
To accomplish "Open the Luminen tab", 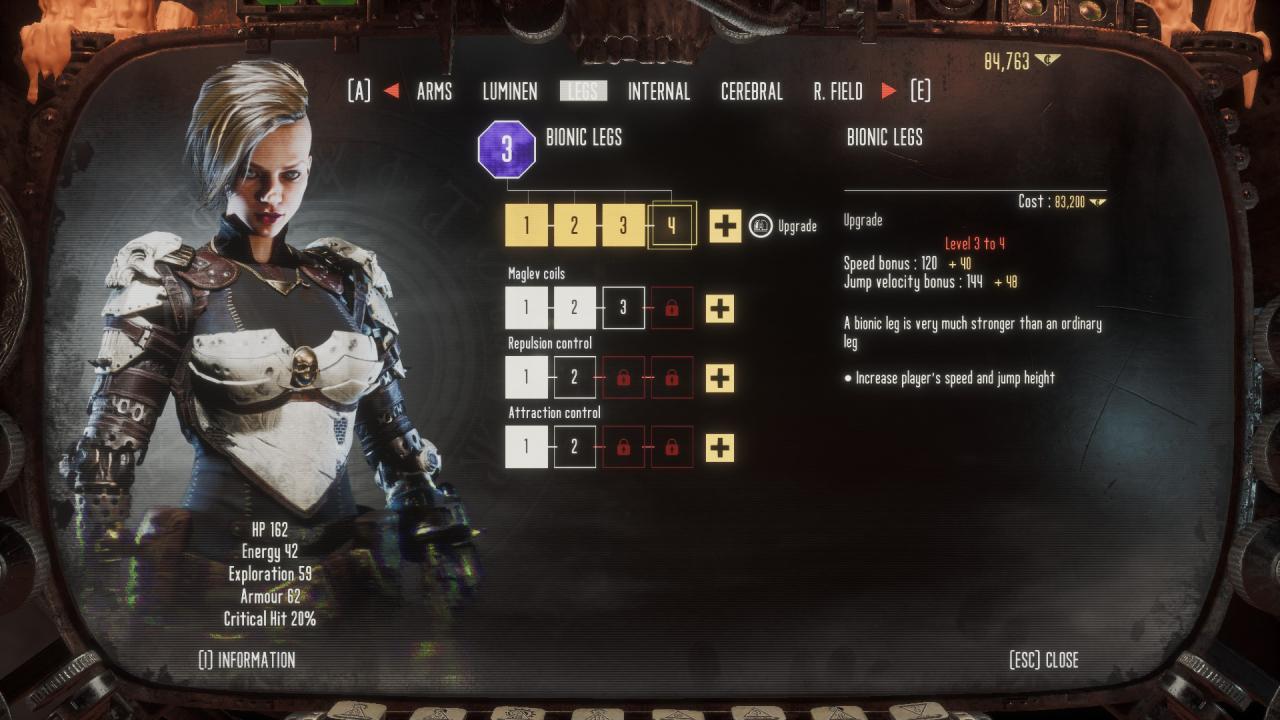I will point(510,92).
